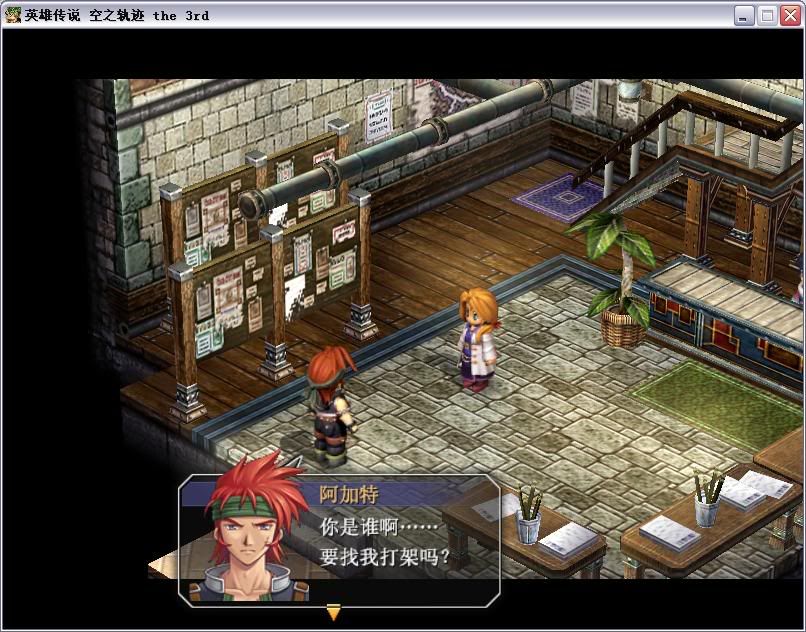This screenshot has height=632, width=806.
Task: Close the game window
Action: tap(790, 15)
